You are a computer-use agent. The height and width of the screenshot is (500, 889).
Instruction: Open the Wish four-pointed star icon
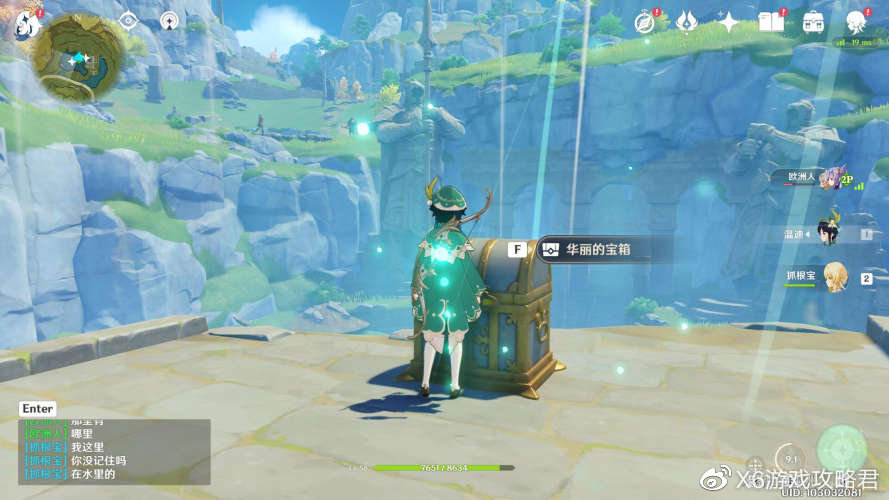pyautogui.click(x=729, y=22)
